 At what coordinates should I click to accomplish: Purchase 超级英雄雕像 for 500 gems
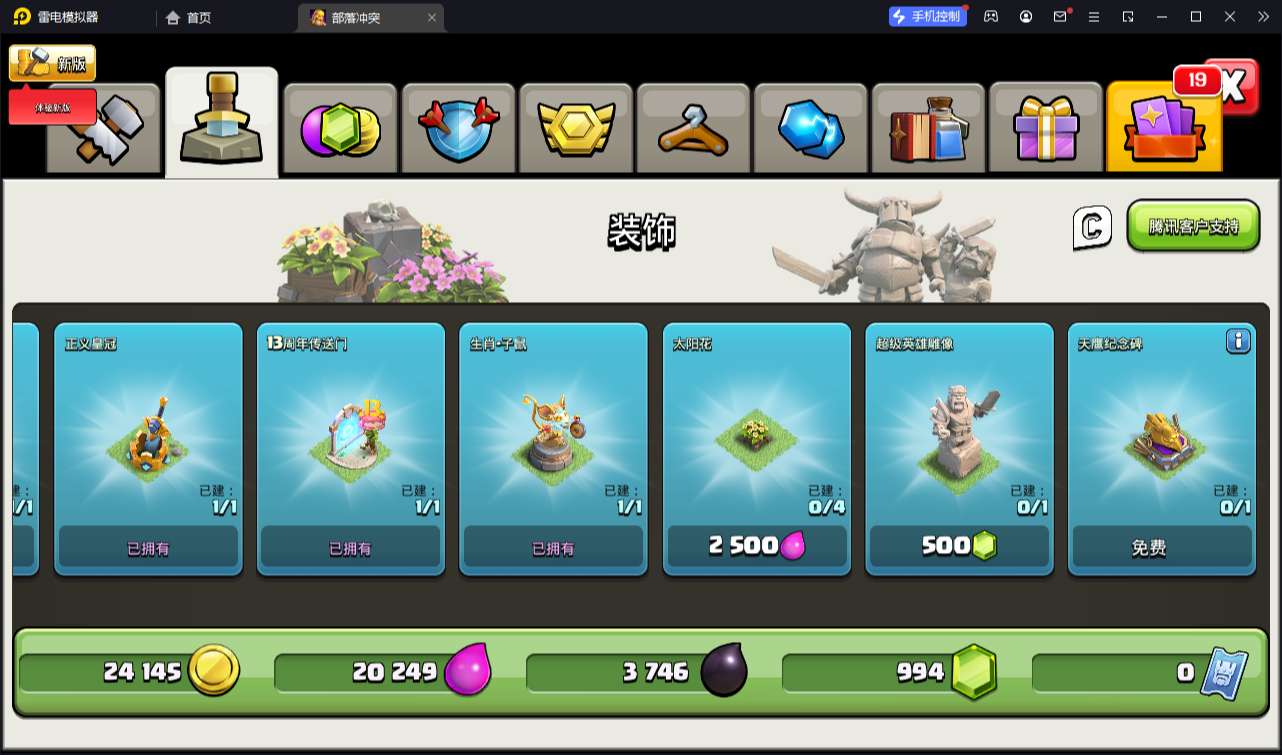tap(959, 546)
